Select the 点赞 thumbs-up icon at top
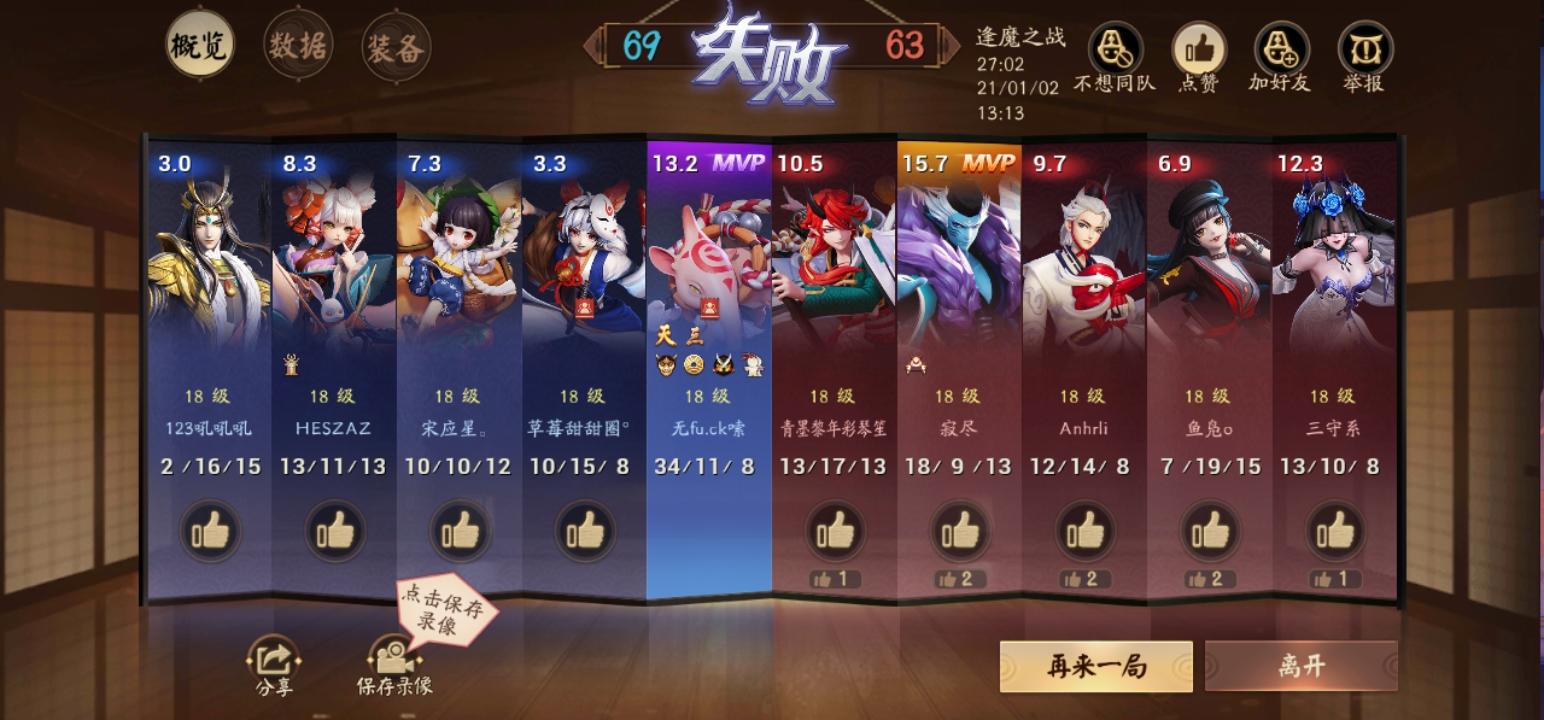Image resolution: width=1544 pixels, height=720 pixels. click(1198, 45)
